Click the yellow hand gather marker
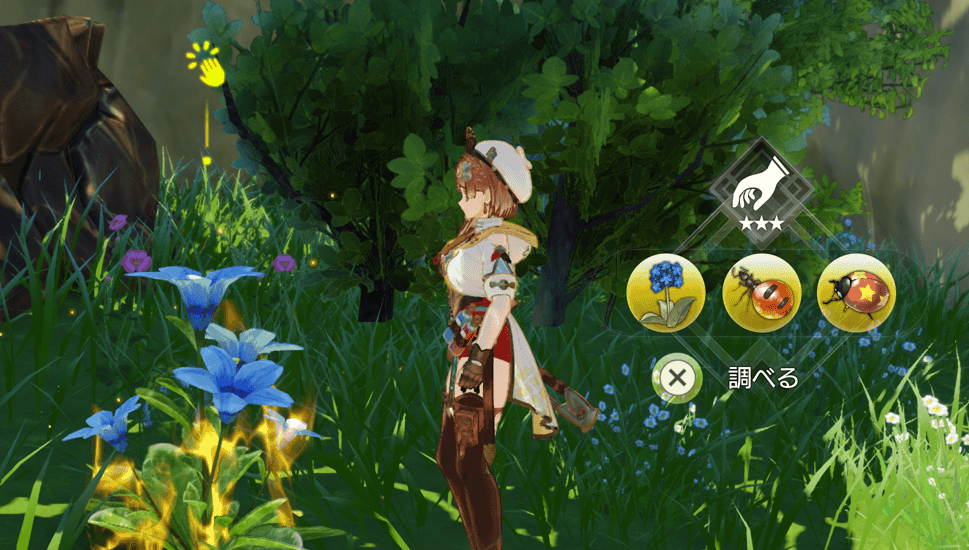 [209, 66]
